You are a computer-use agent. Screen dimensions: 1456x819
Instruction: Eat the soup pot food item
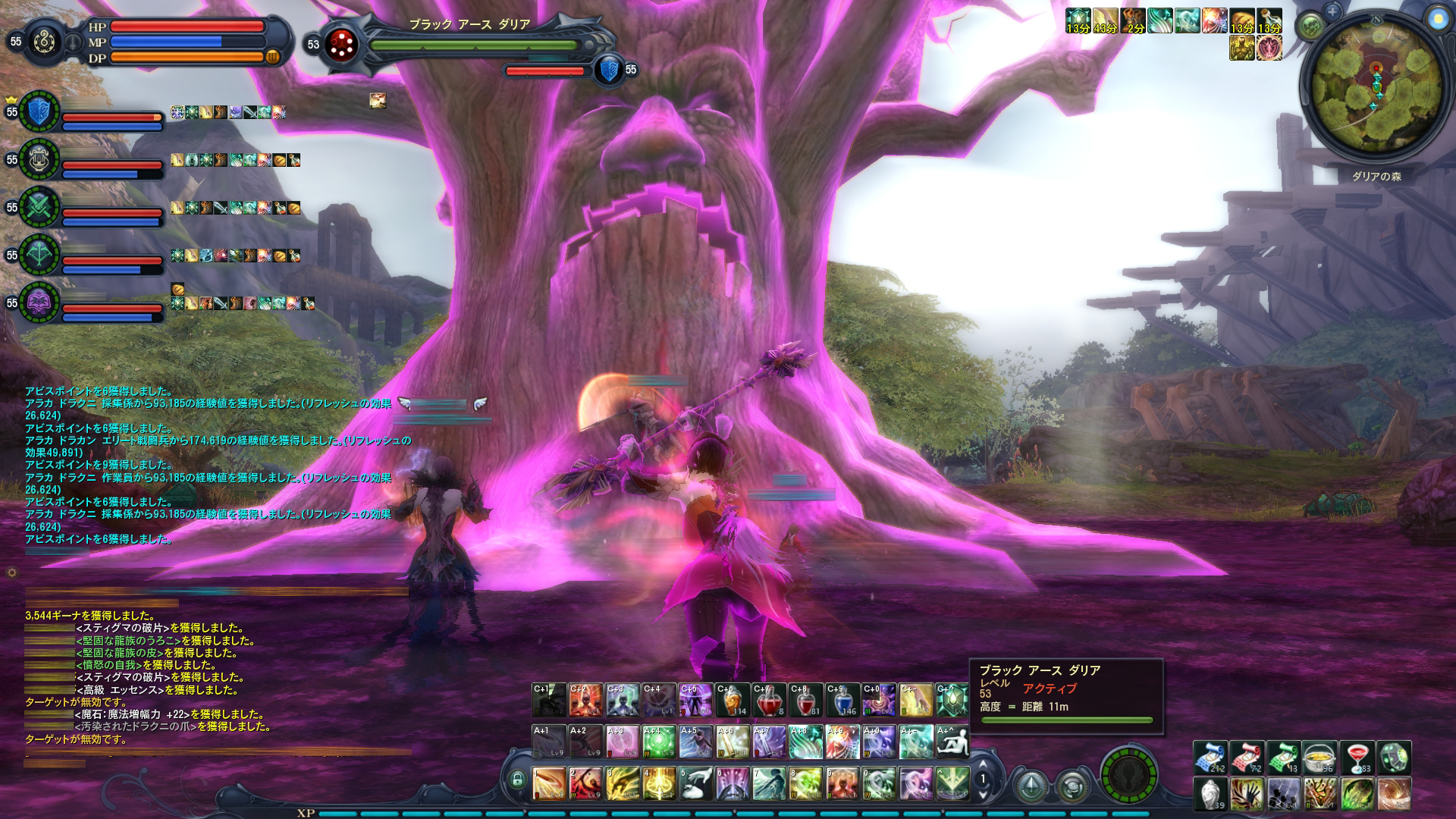coord(1320,758)
